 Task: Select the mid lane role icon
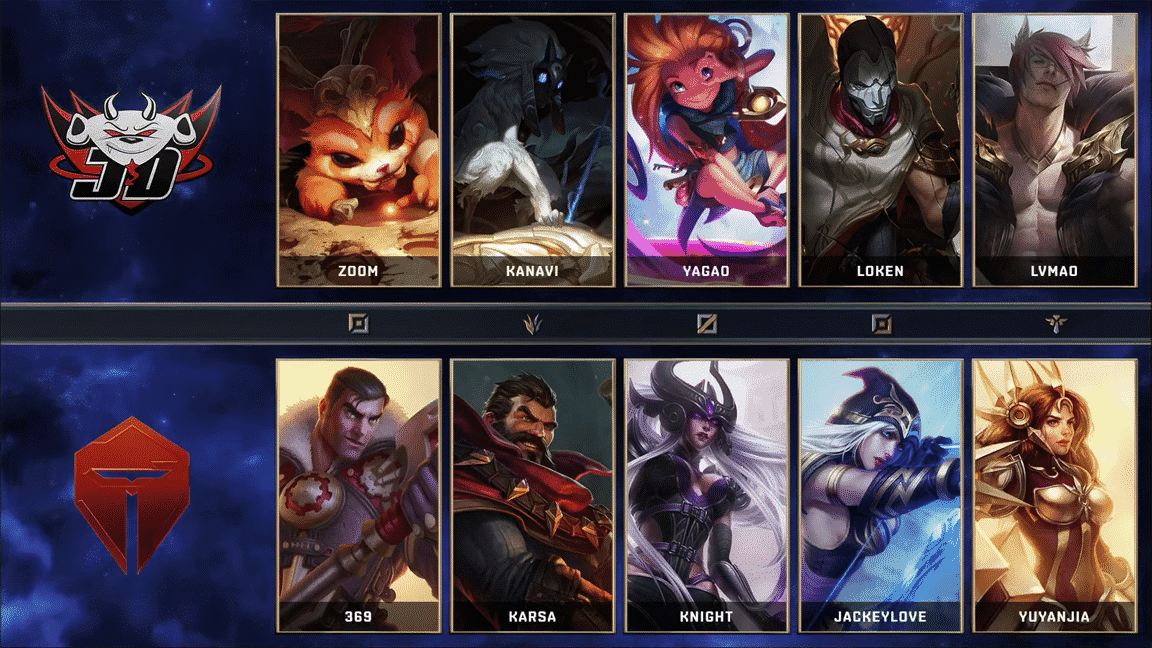pyautogui.click(x=706, y=323)
